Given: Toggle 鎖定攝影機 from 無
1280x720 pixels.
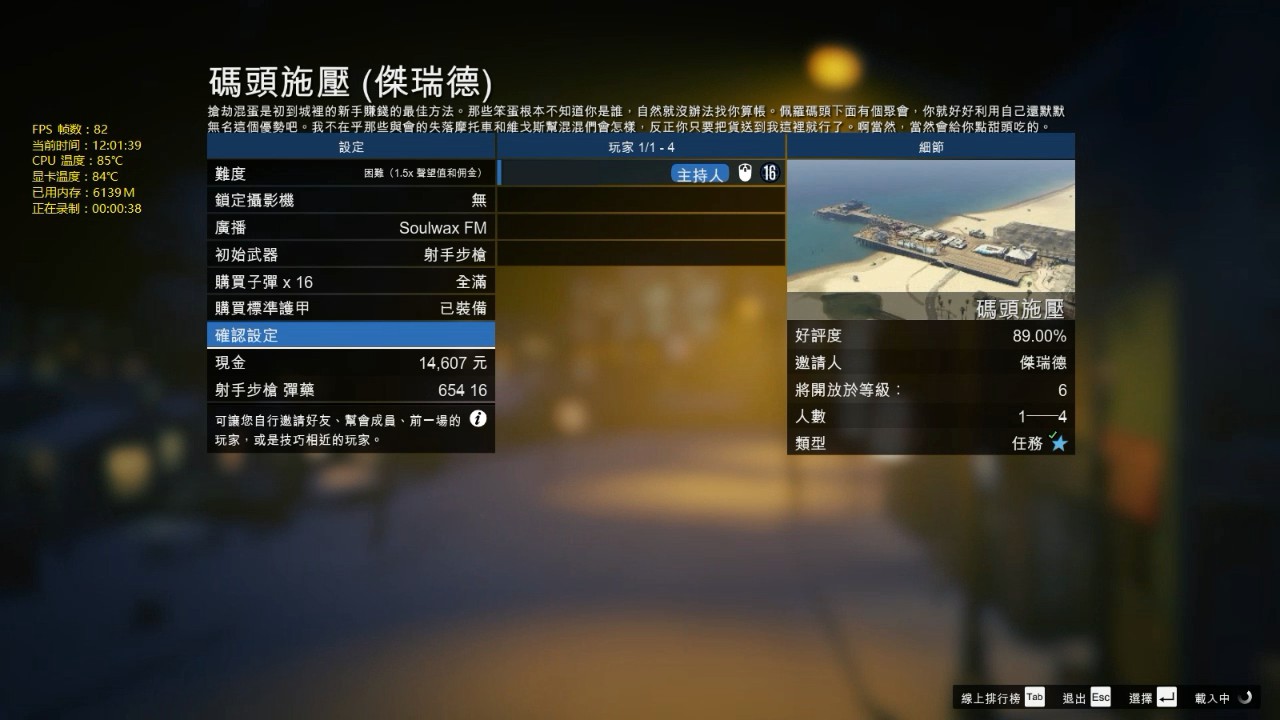Looking at the screenshot, I should 350,200.
